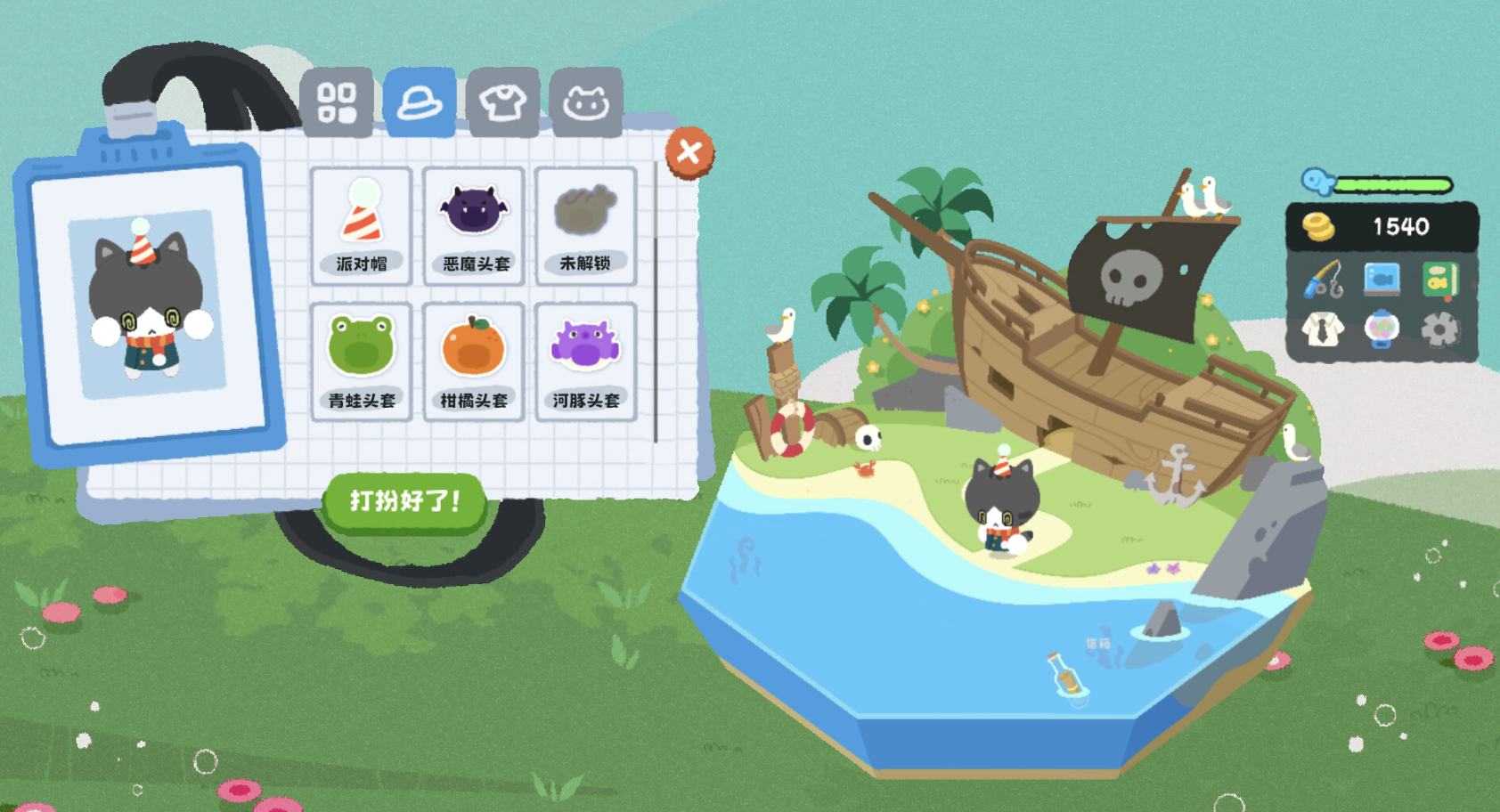This screenshot has height=812, width=1500.
Task: Close the dress-up panel with the X
Action: tap(689, 152)
